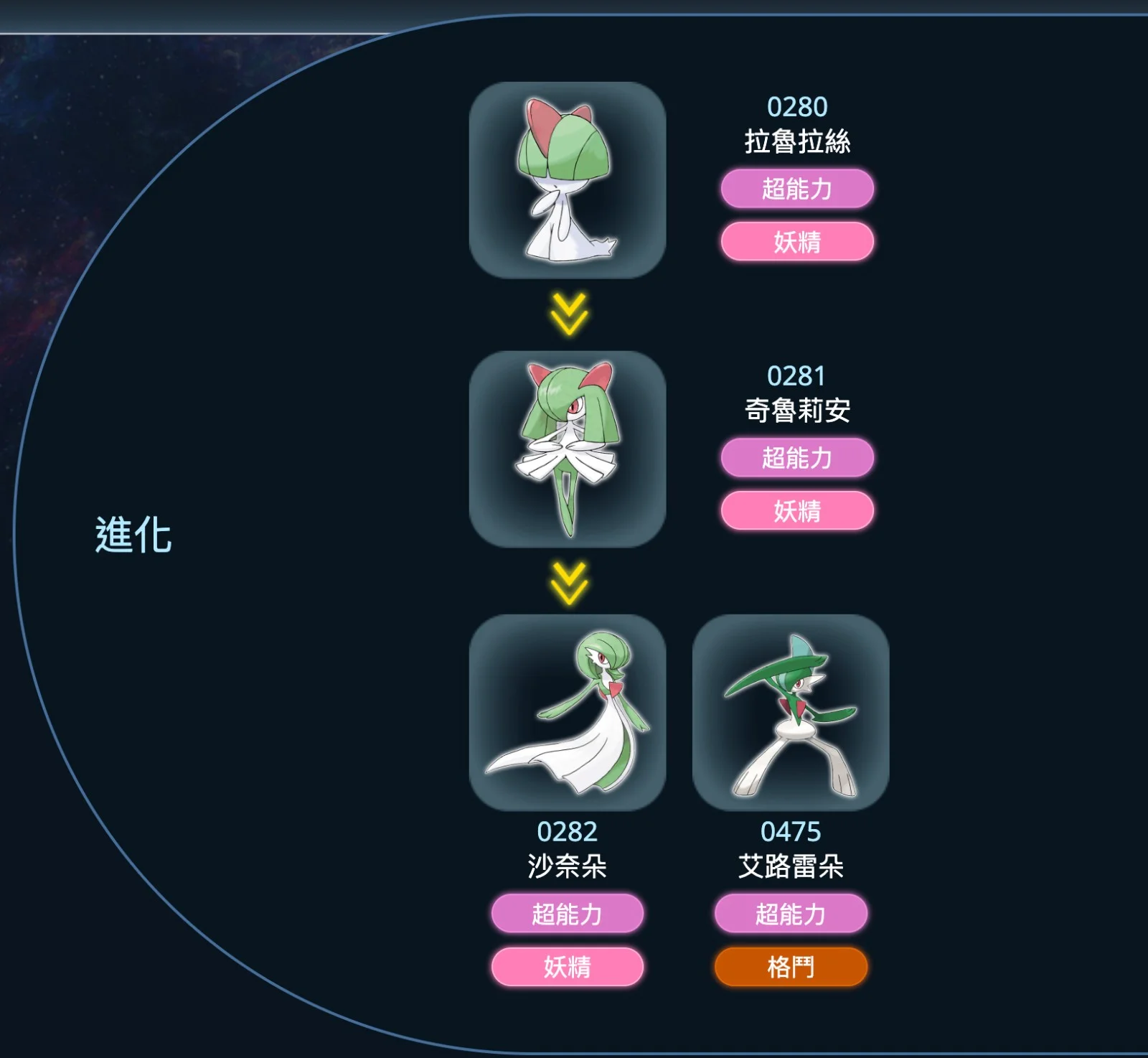Image resolution: width=1148 pixels, height=1058 pixels.
Task: Choose Kirlia's 妖精 type badge
Action: pyautogui.click(x=797, y=511)
